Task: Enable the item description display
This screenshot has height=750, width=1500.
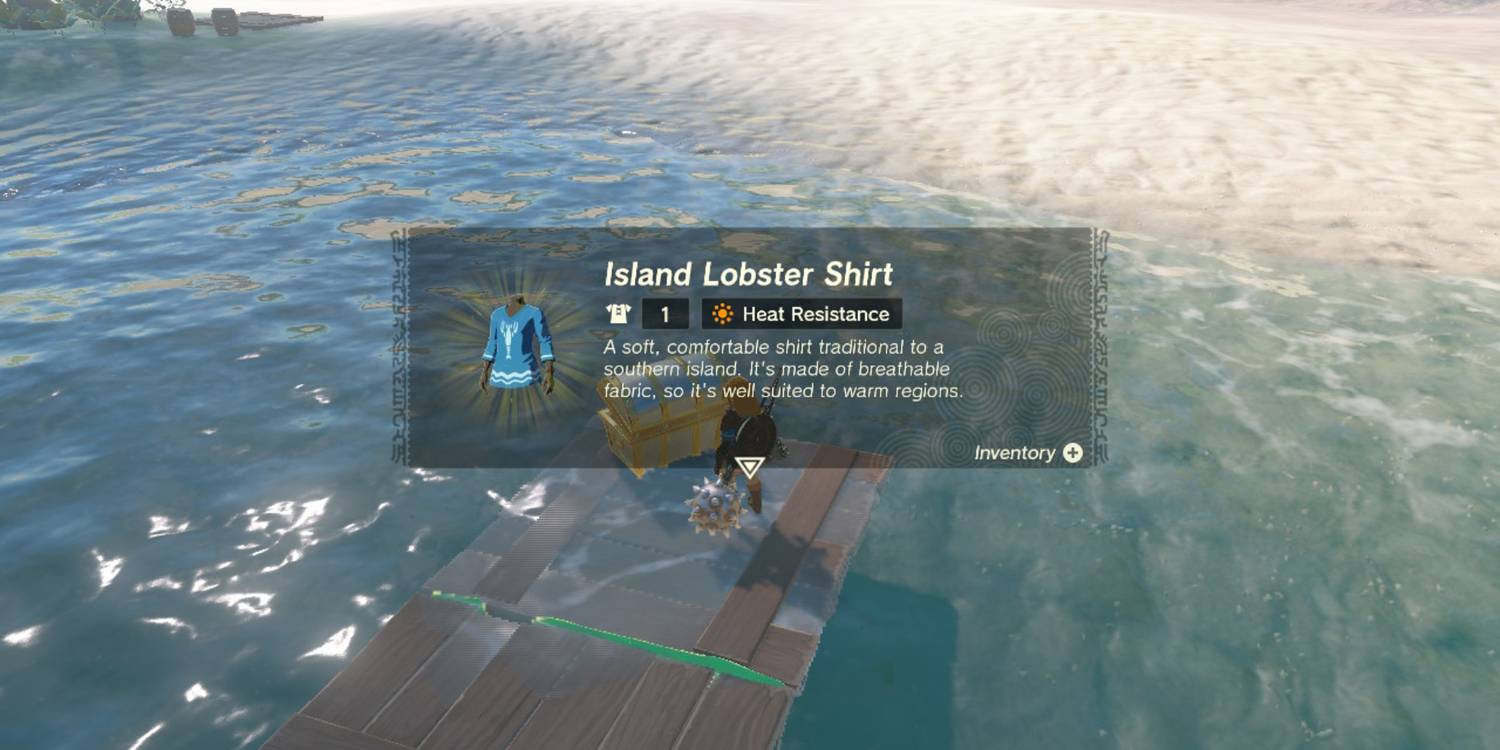Action: 780,370
